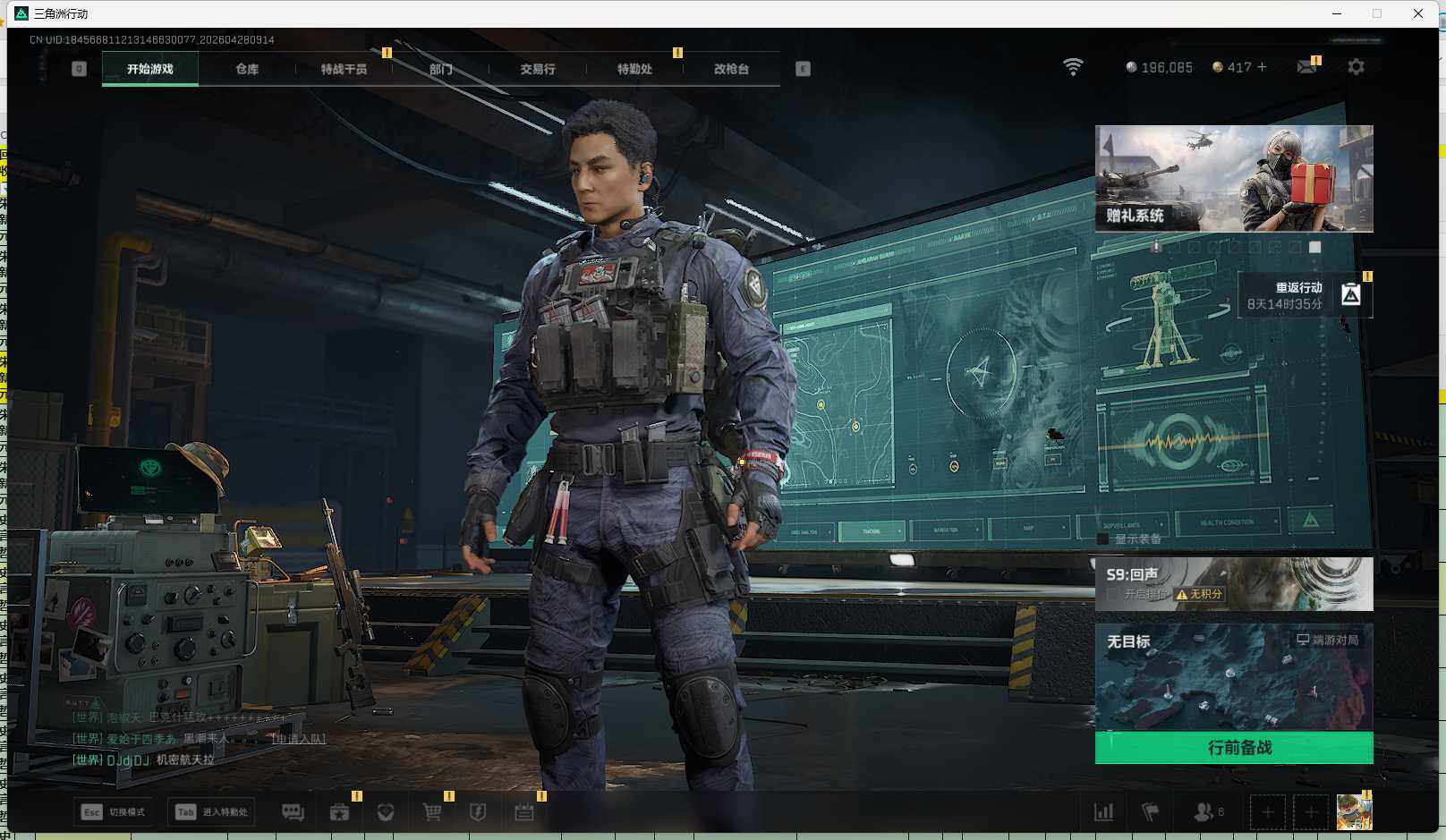
Task: Open the 特勤处 tab in top navigation
Action: click(634, 69)
